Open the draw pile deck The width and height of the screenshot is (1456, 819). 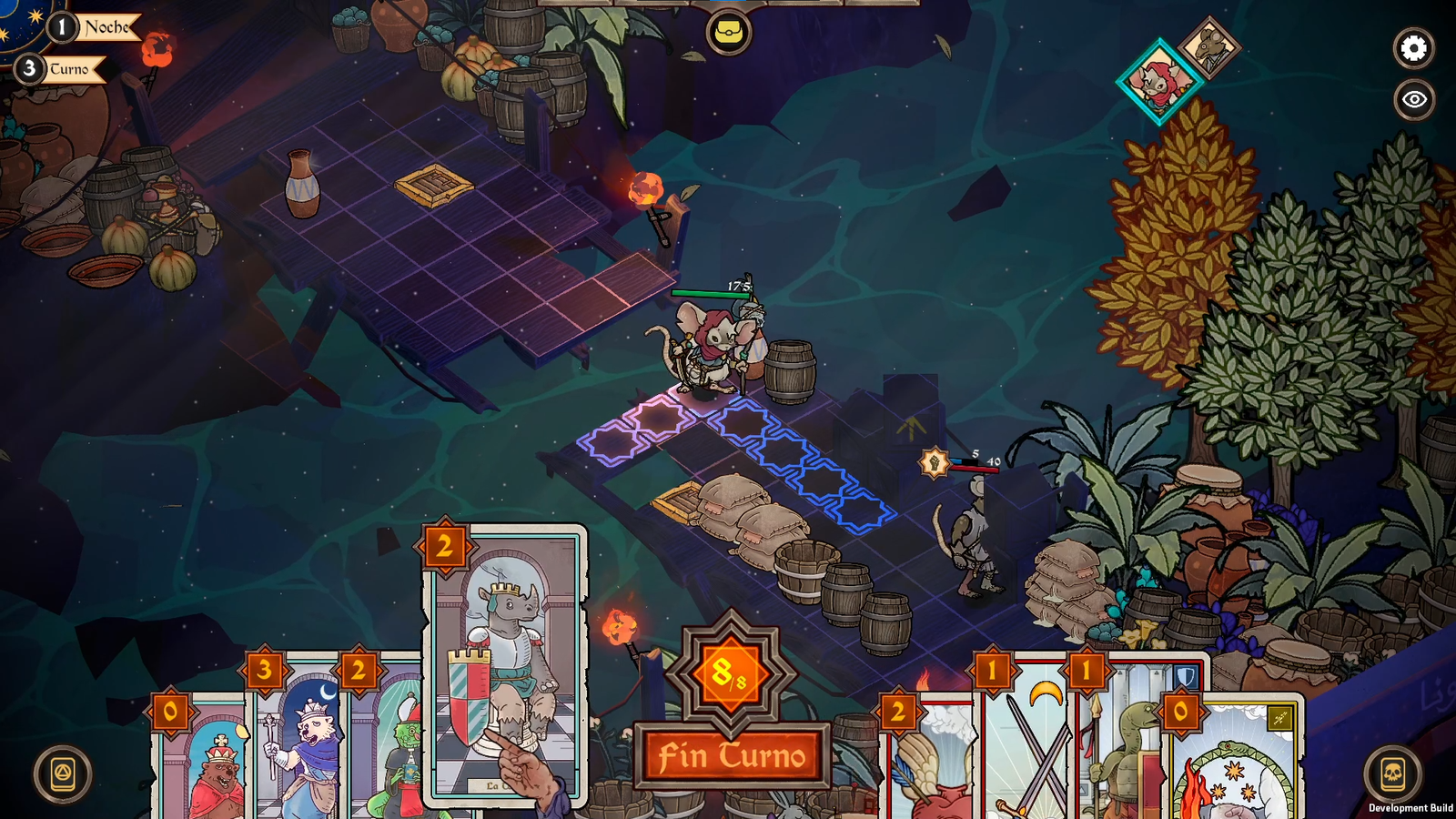click(63, 774)
